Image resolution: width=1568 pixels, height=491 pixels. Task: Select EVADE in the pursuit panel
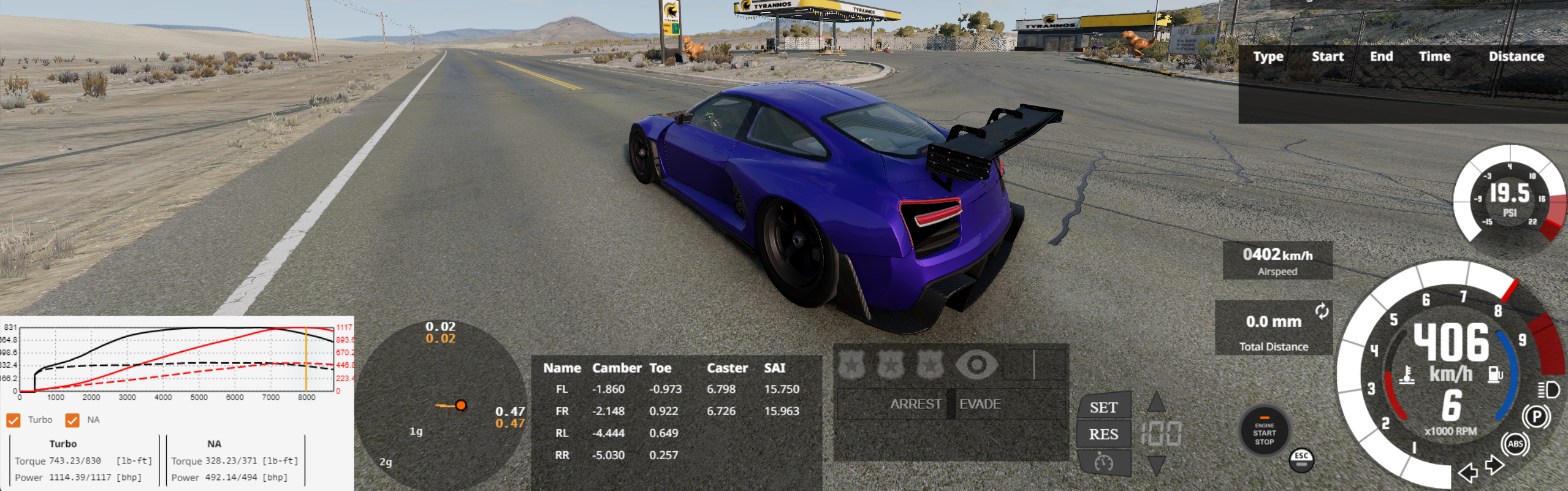pyautogui.click(x=980, y=404)
